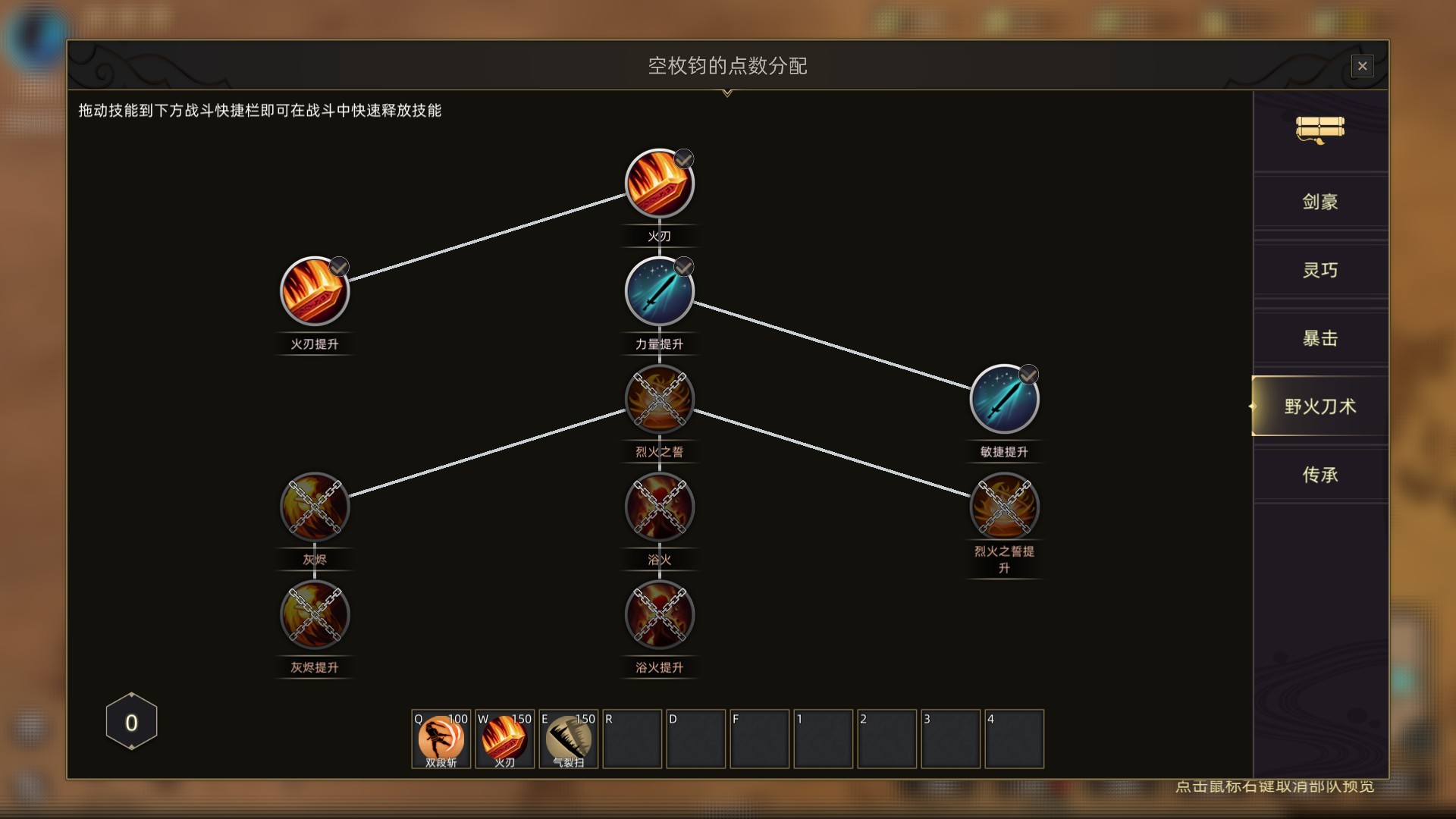1456x819 pixels.
Task: Click the hexagonal skill point counter showing 0
Action: click(130, 721)
